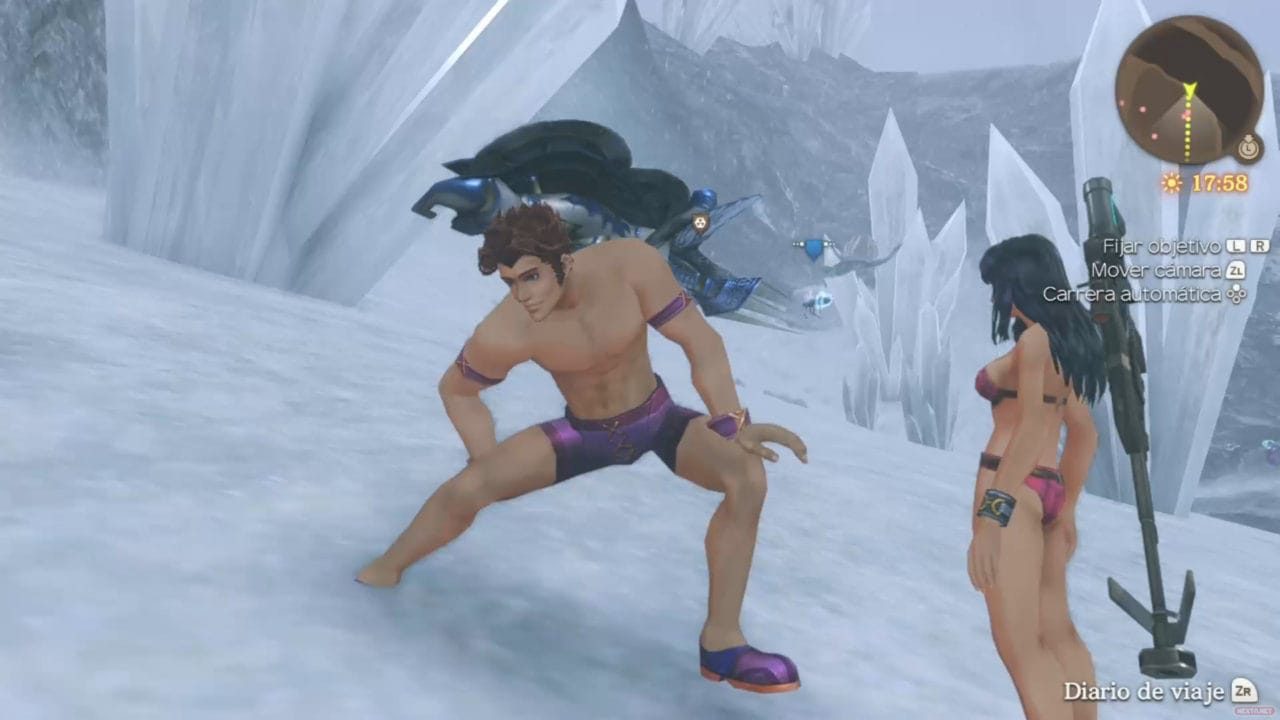Click the sun icon beside the clock
Viewport: 1280px width, 720px height.
pyautogui.click(x=1171, y=182)
